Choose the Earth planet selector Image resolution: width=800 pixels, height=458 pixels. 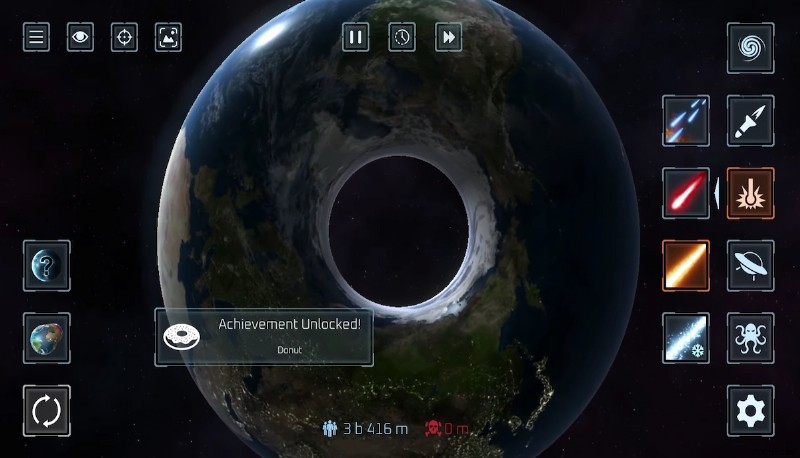pyautogui.click(x=47, y=338)
